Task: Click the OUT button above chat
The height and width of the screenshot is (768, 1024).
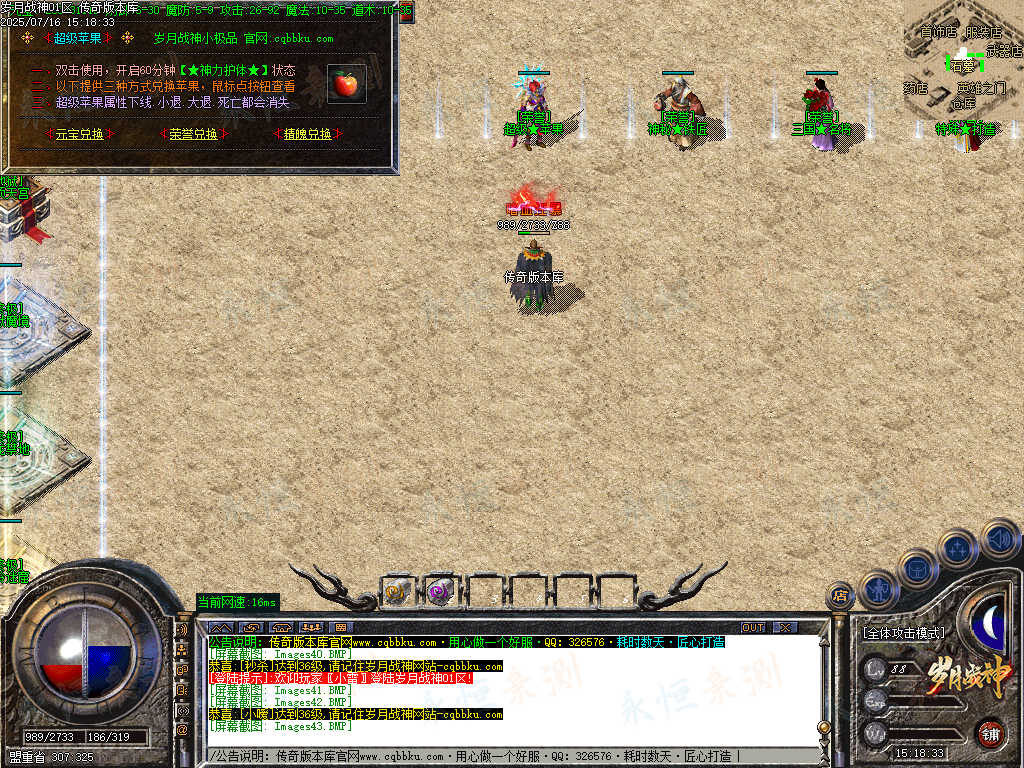Action: pos(752,628)
